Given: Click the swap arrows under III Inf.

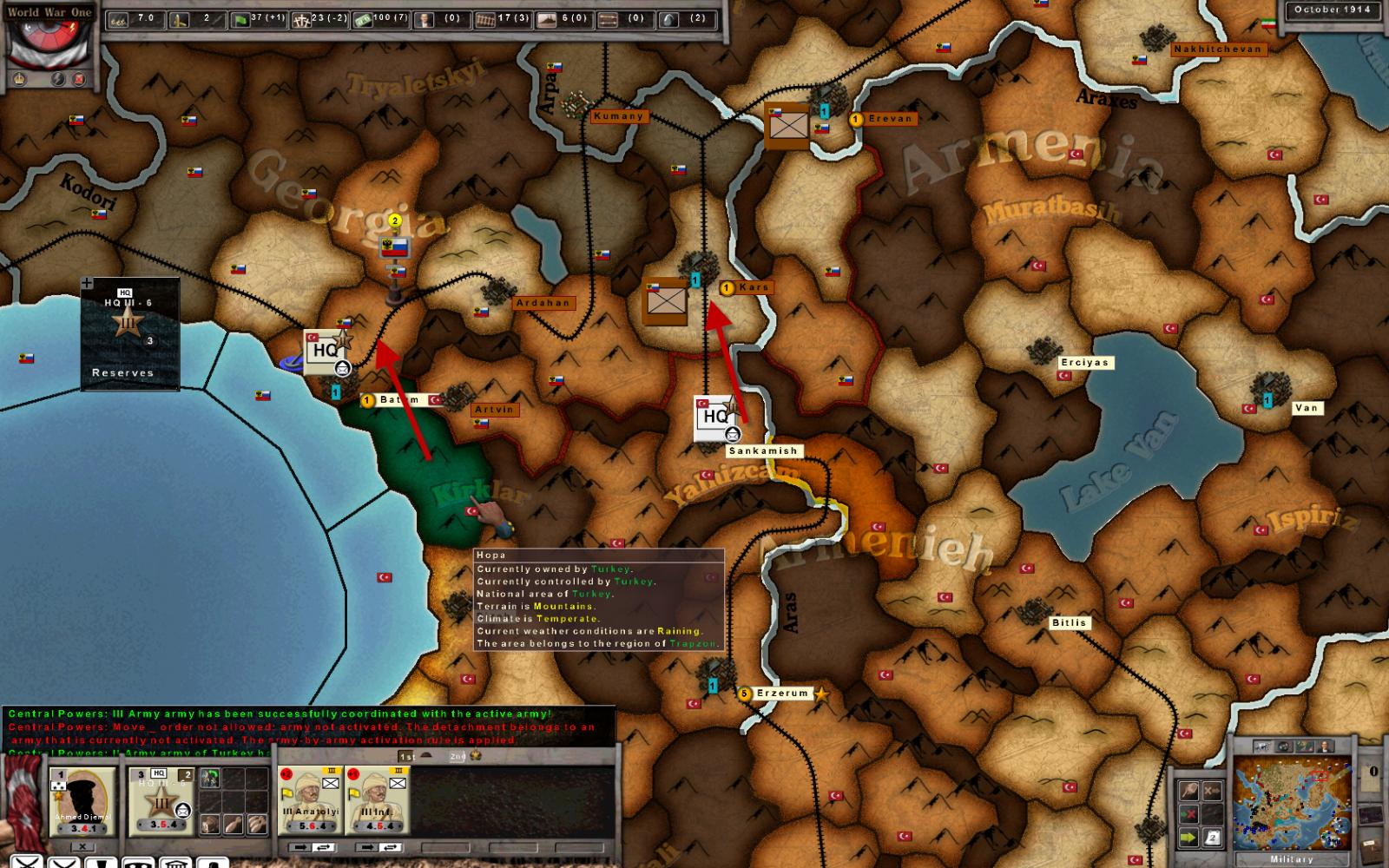Looking at the screenshot, I should [x=390, y=846].
